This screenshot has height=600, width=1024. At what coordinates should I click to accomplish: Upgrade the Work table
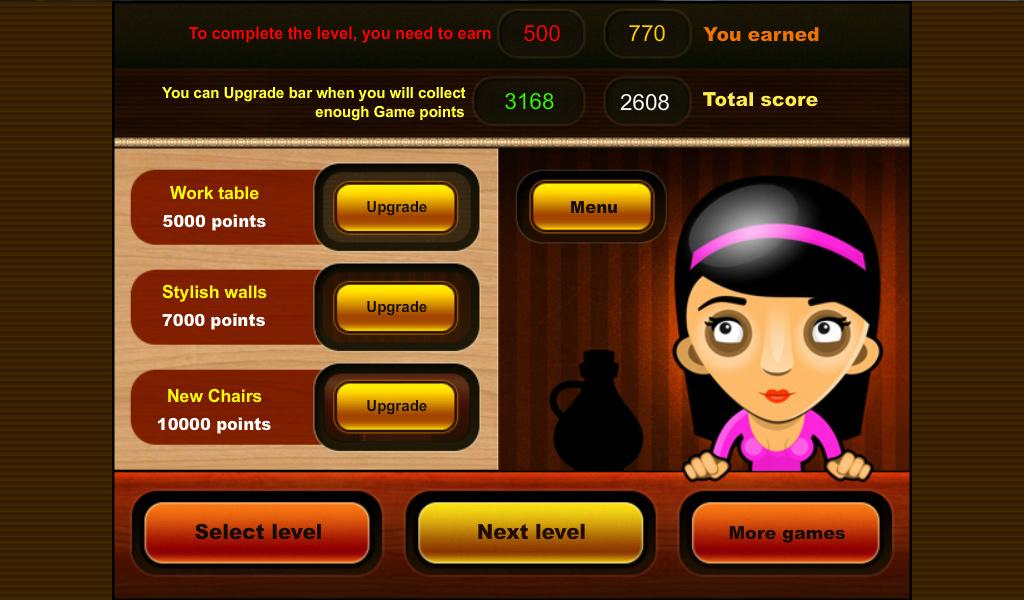tap(396, 207)
